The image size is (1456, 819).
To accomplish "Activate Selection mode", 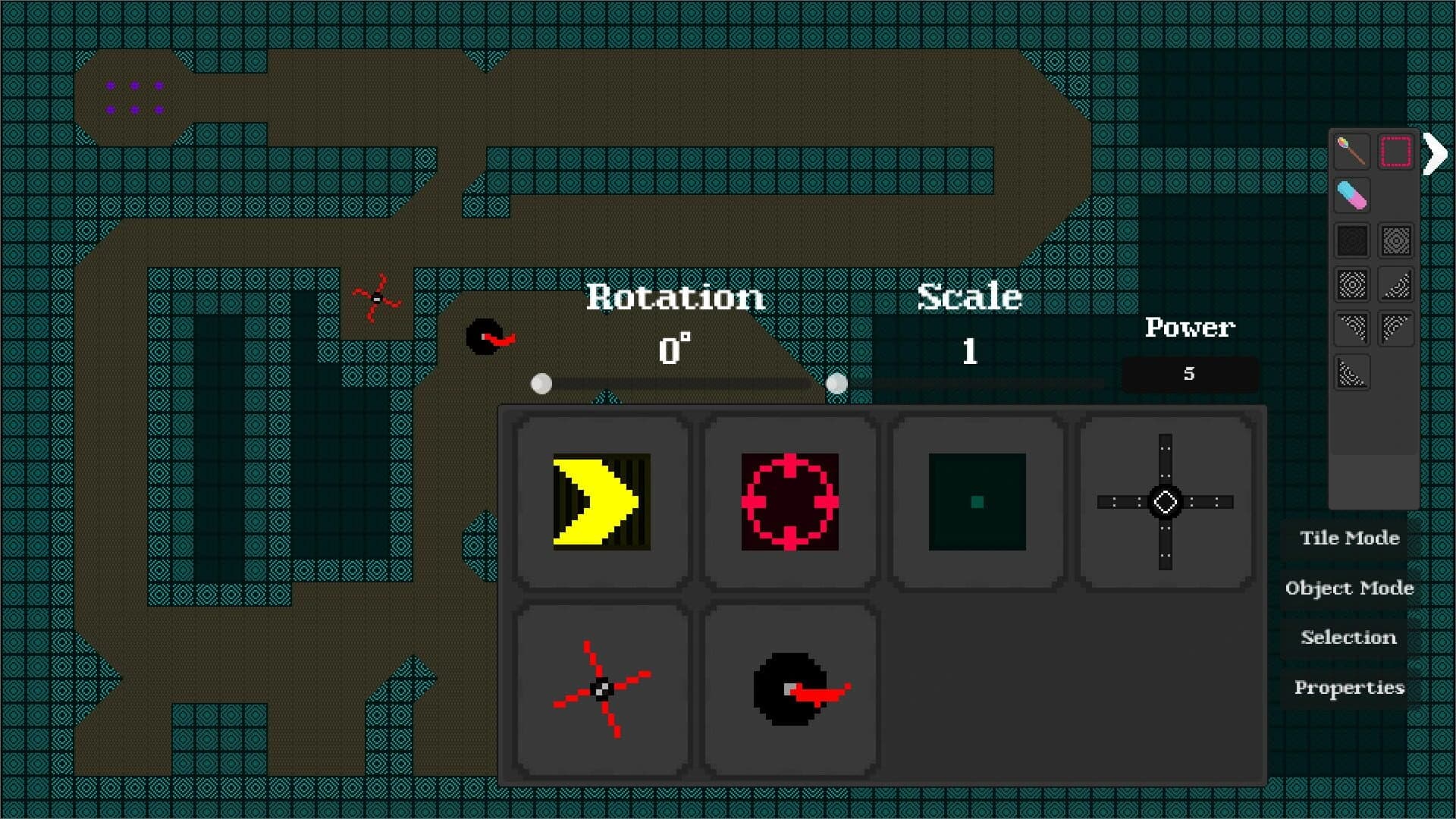I will click(1349, 638).
